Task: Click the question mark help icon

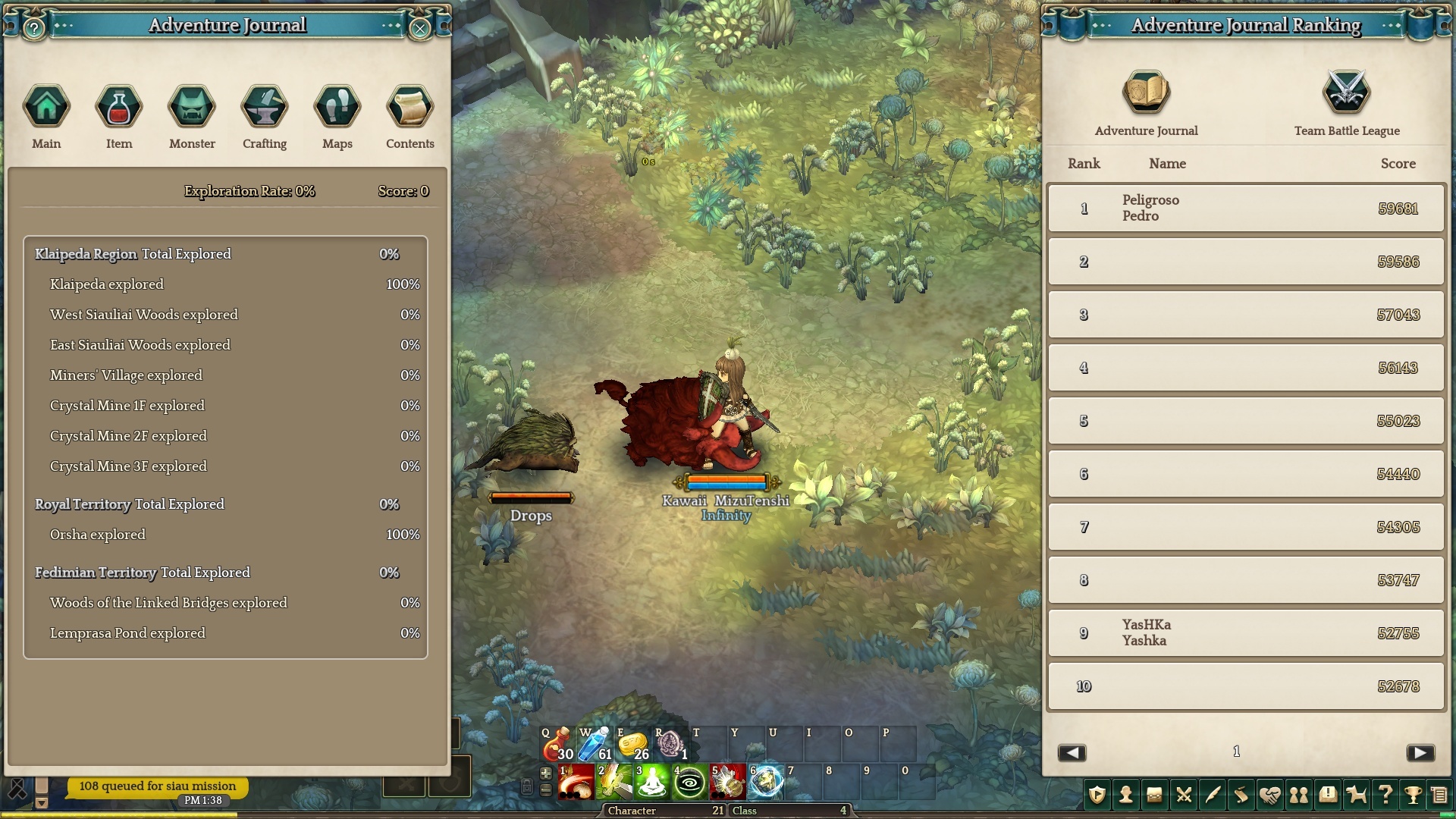Action: (x=1385, y=795)
